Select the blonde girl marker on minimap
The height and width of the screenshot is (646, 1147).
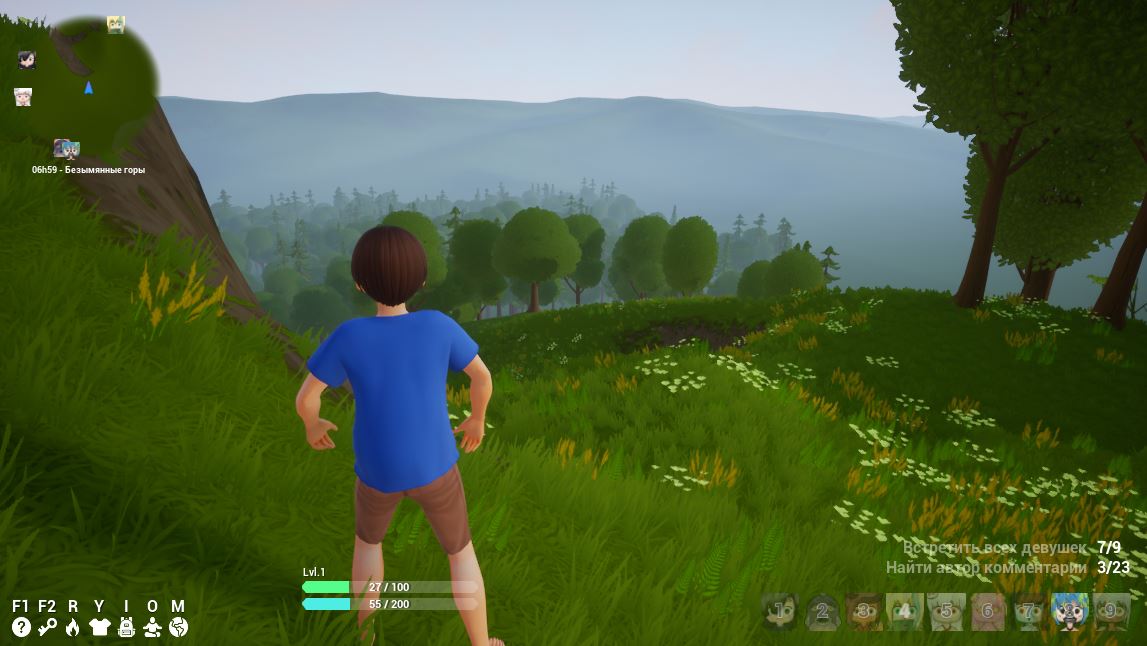point(116,25)
